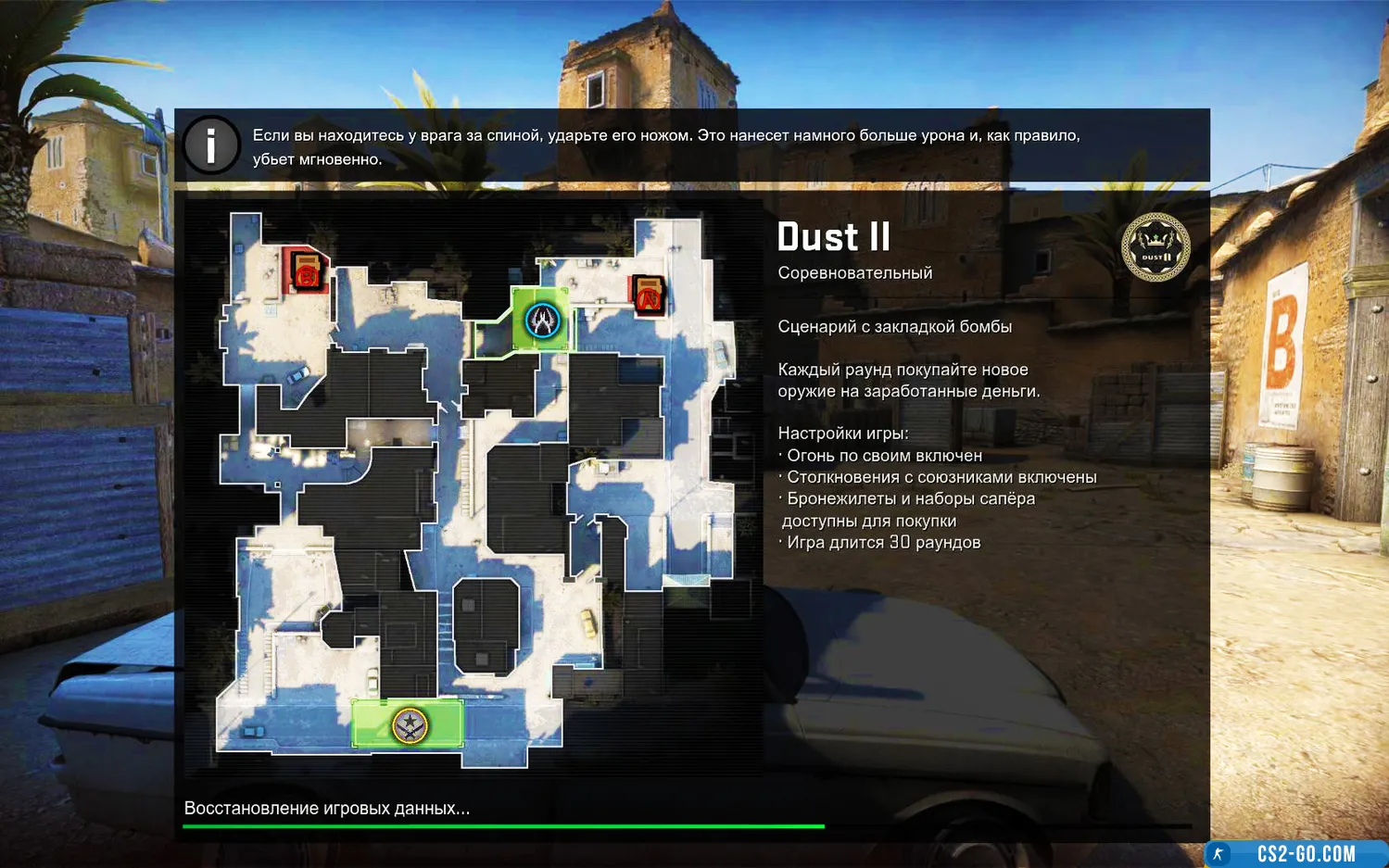Select the Counter-Terrorist spawn icon

point(542,321)
